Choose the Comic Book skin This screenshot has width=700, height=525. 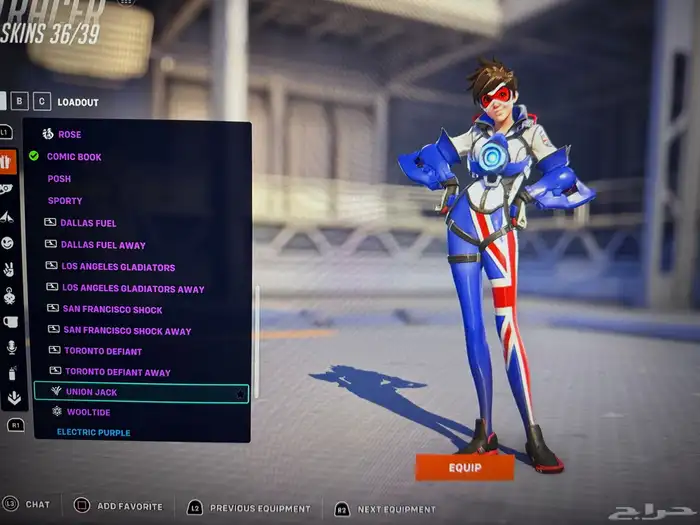(x=74, y=156)
